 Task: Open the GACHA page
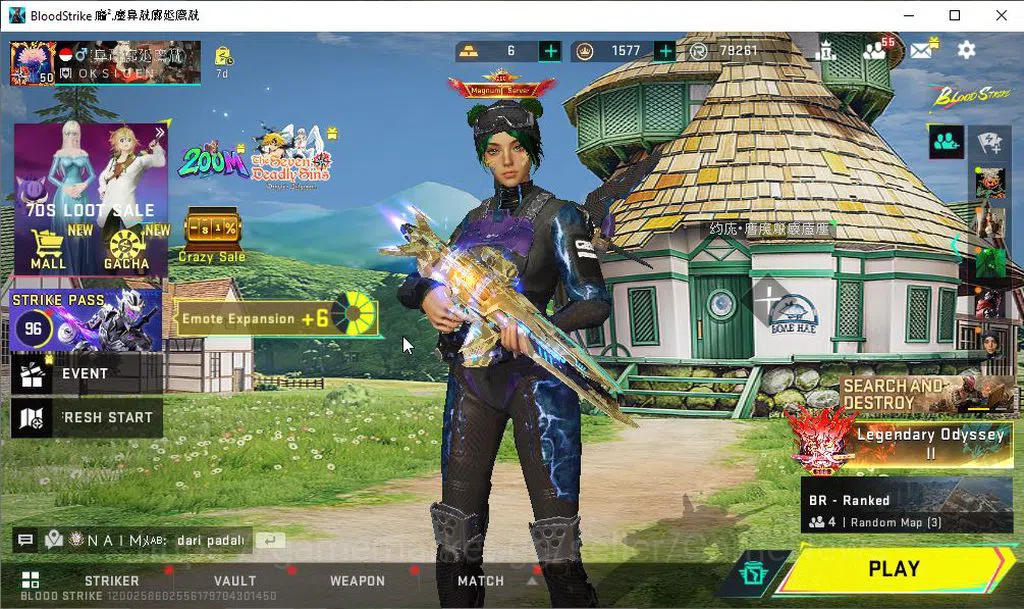click(x=127, y=250)
